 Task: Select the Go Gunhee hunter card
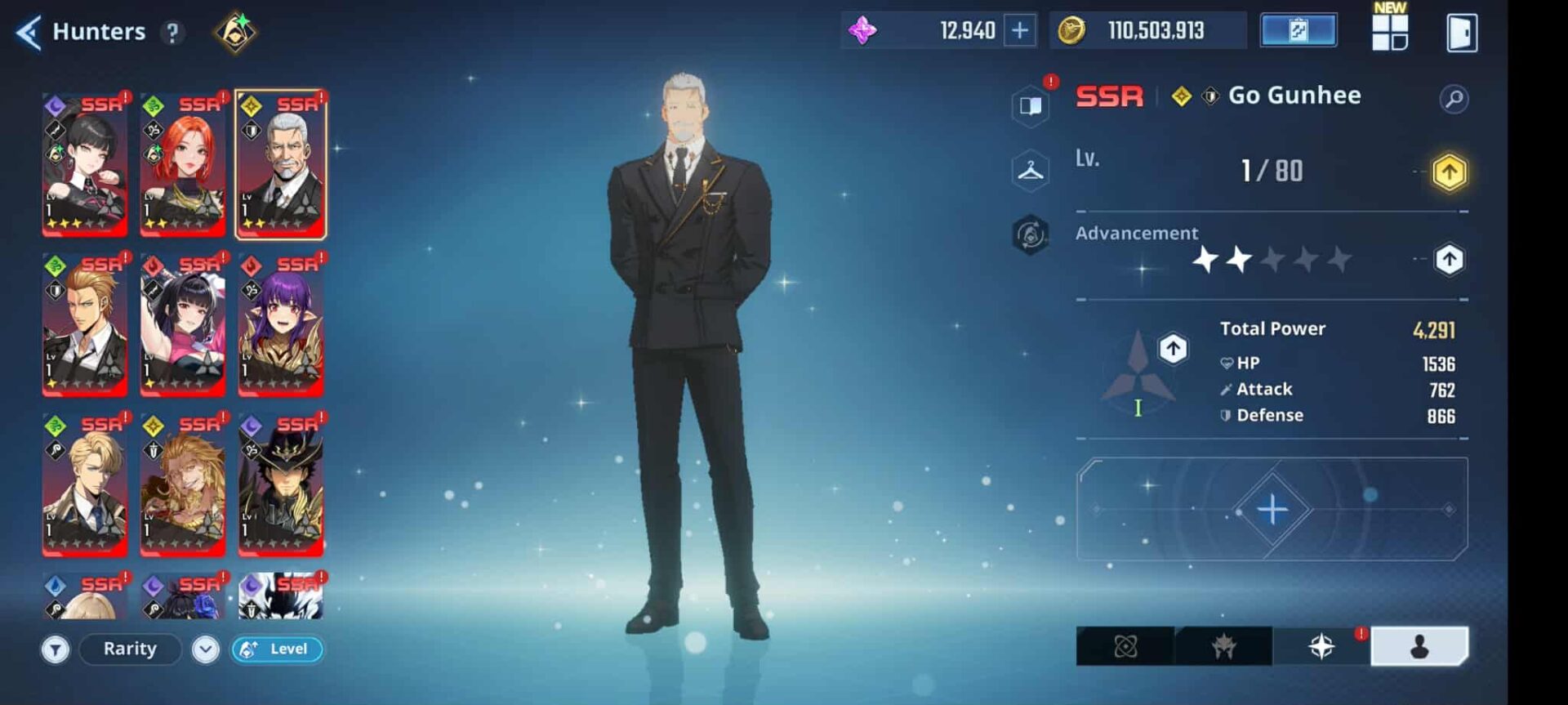281,164
